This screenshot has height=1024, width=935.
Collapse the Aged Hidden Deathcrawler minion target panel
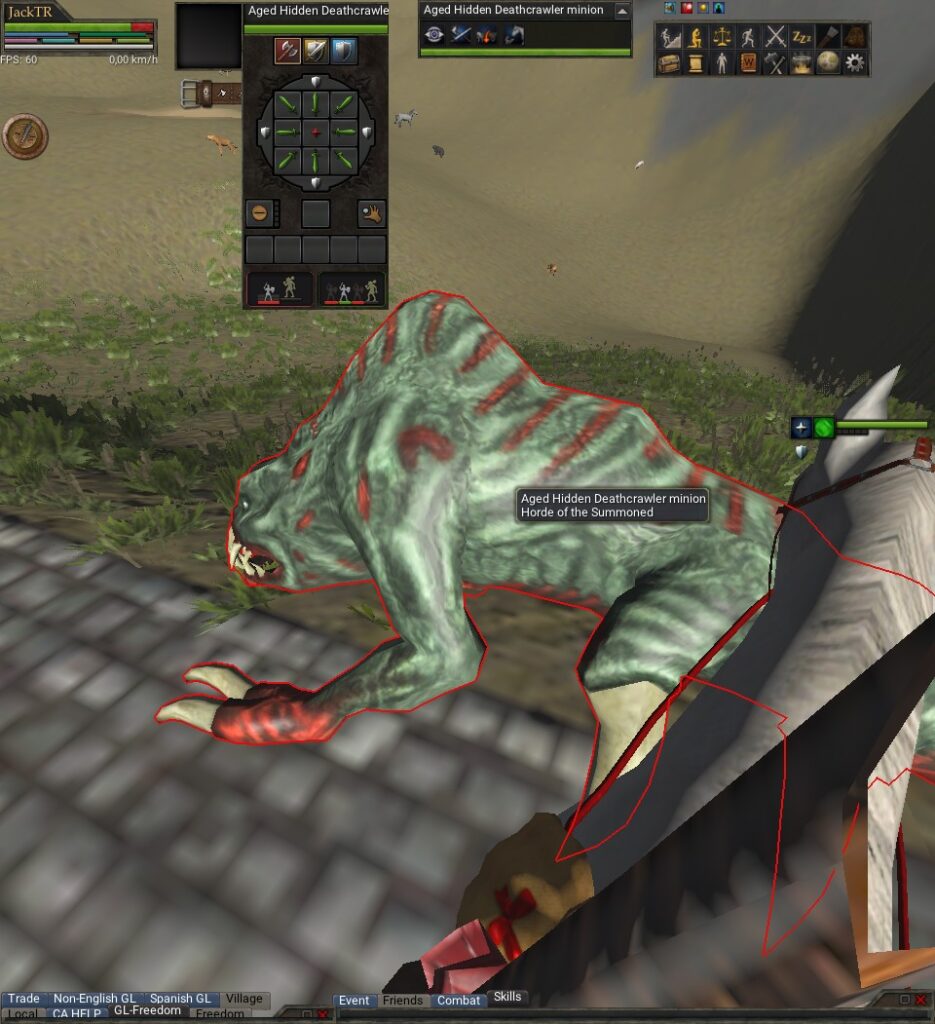click(622, 10)
